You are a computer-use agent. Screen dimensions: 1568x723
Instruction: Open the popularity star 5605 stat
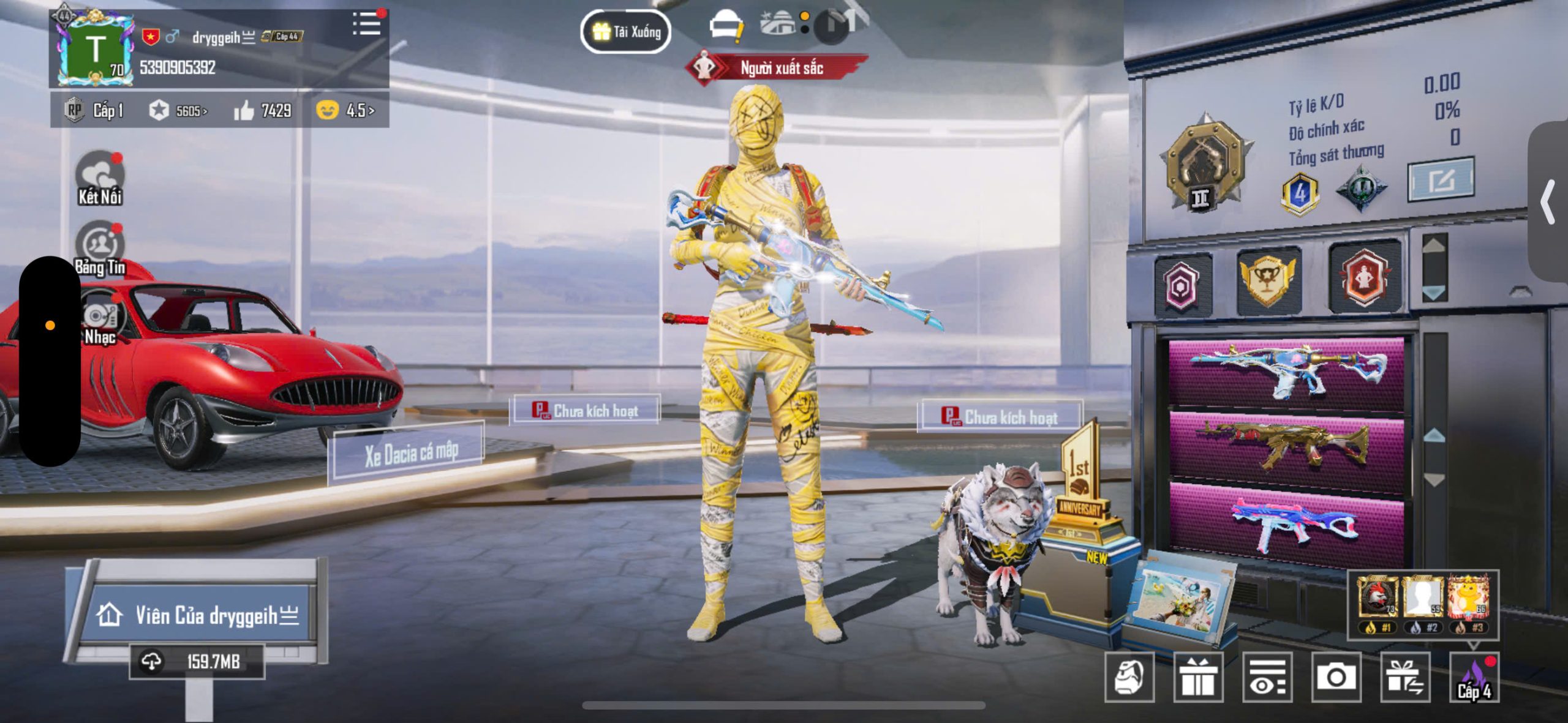(178, 111)
